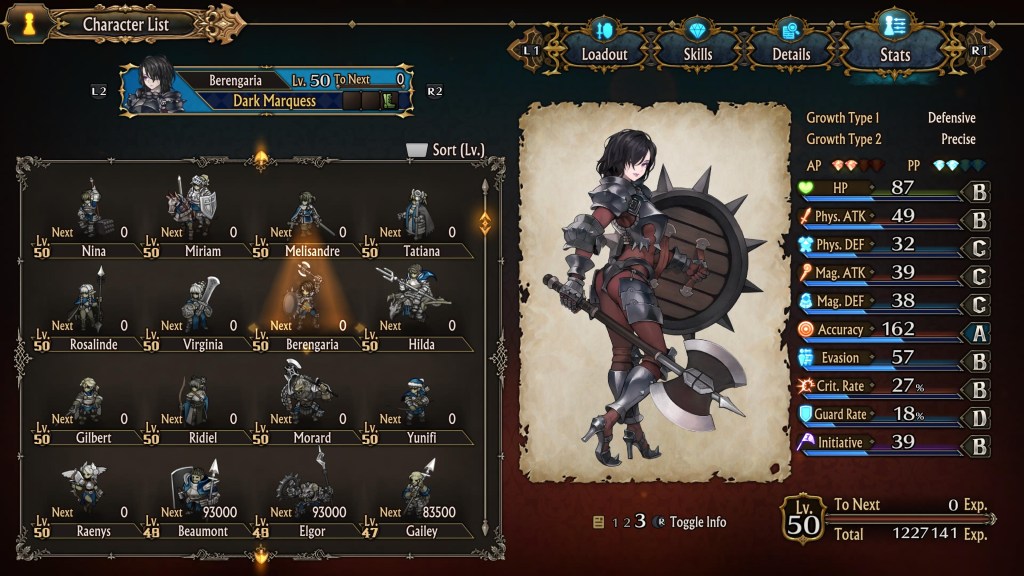Change the Sort (Lv.) ordering
The width and height of the screenshot is (1024, 576).
pyautogui.click(x=446, y=150)
